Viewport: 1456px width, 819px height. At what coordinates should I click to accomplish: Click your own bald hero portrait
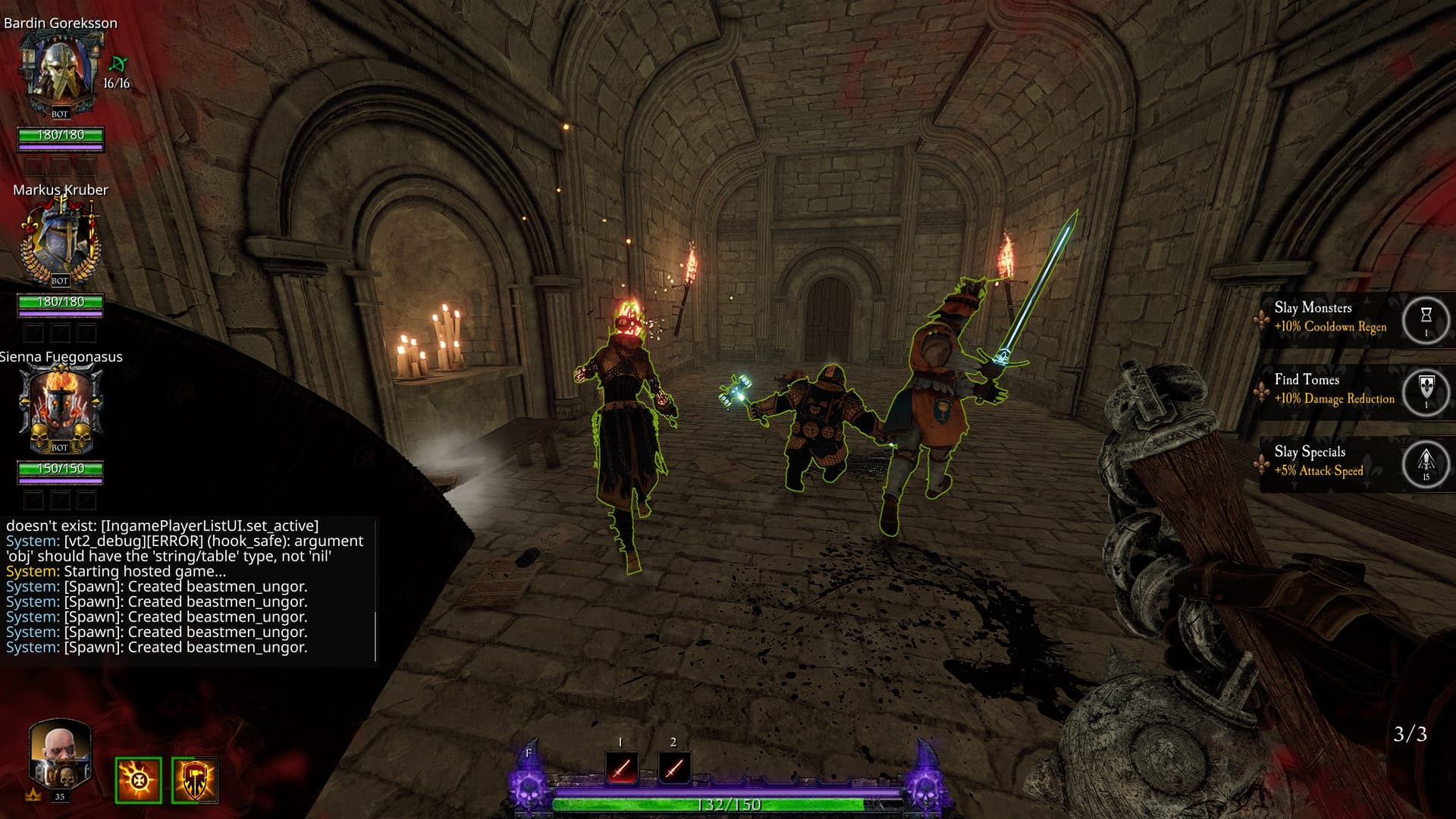(x=60, y=758)
